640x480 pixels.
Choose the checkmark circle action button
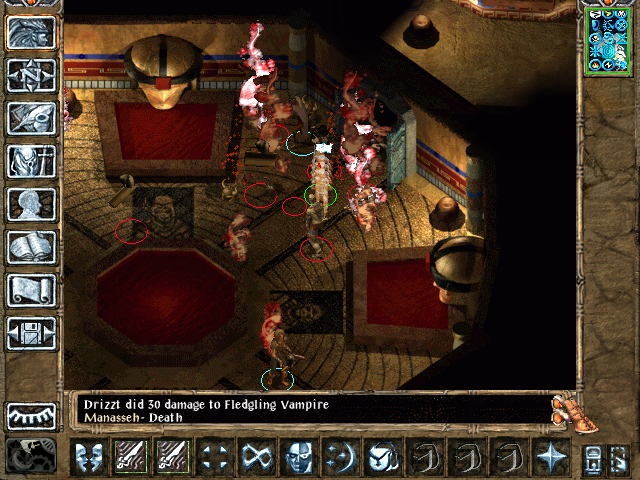tap(380, 458)
